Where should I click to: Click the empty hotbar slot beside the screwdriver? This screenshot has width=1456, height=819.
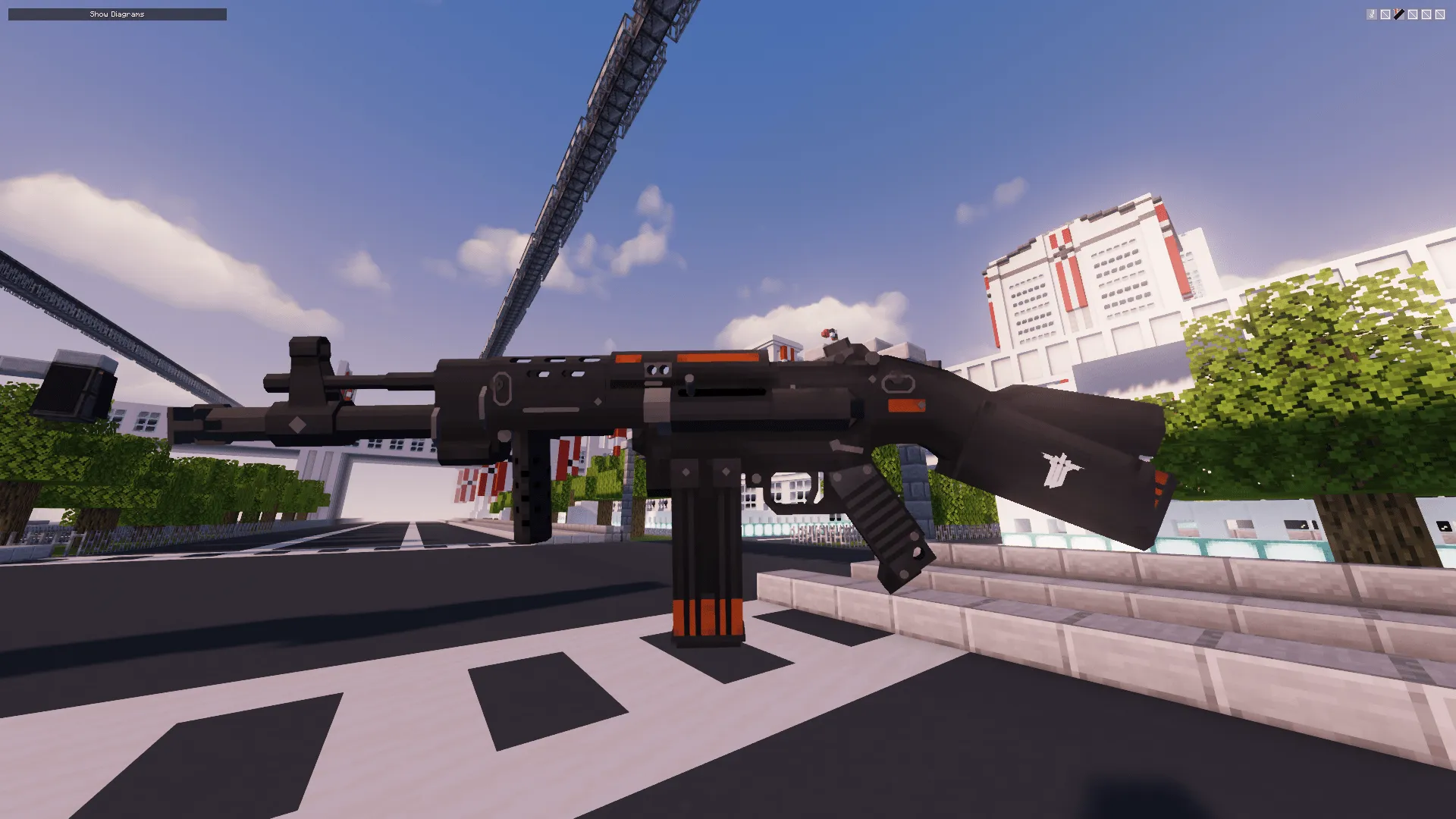coord(1385,14)
